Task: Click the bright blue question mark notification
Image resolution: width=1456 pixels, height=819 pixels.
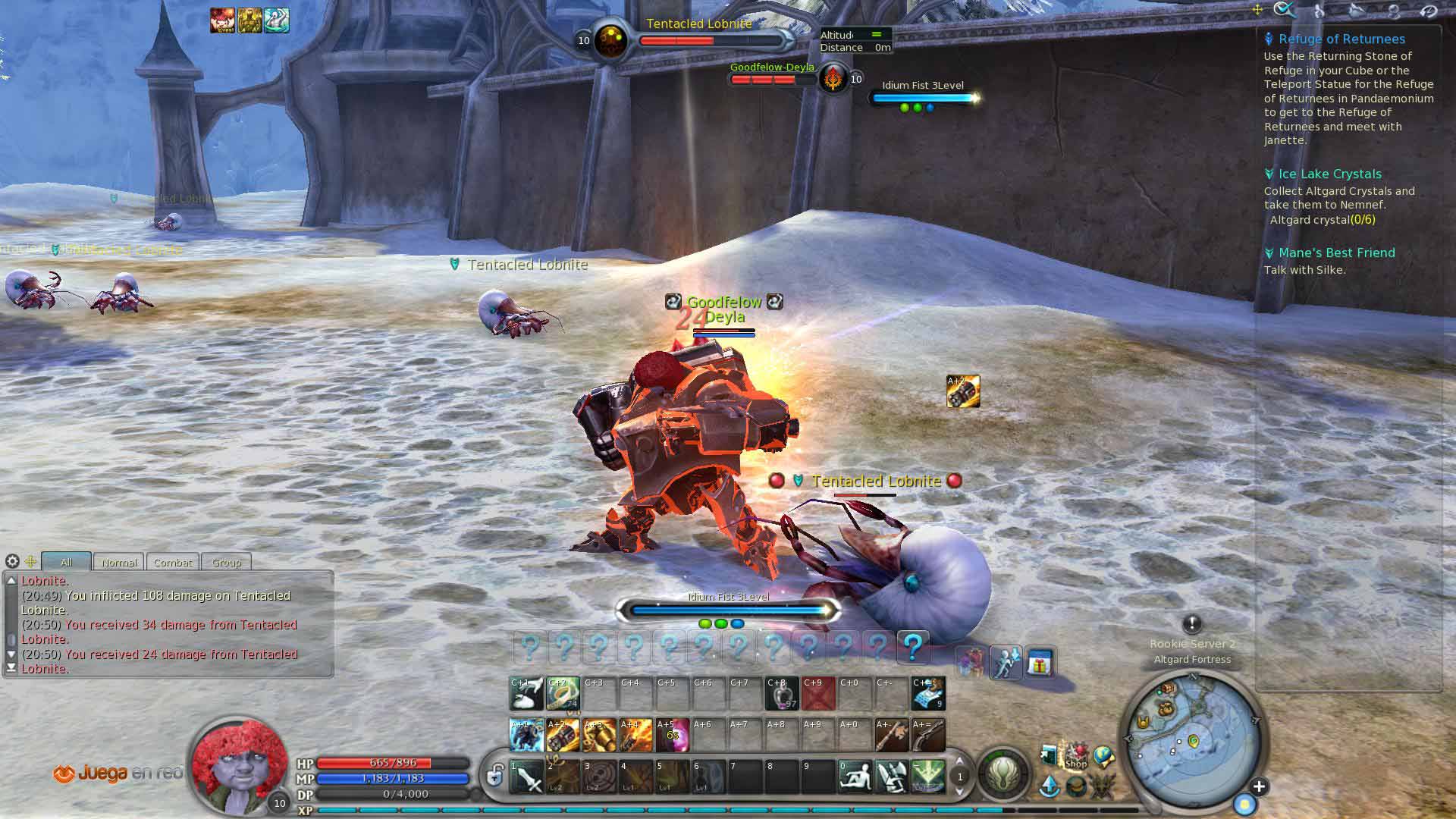Action: click(912, 647)
